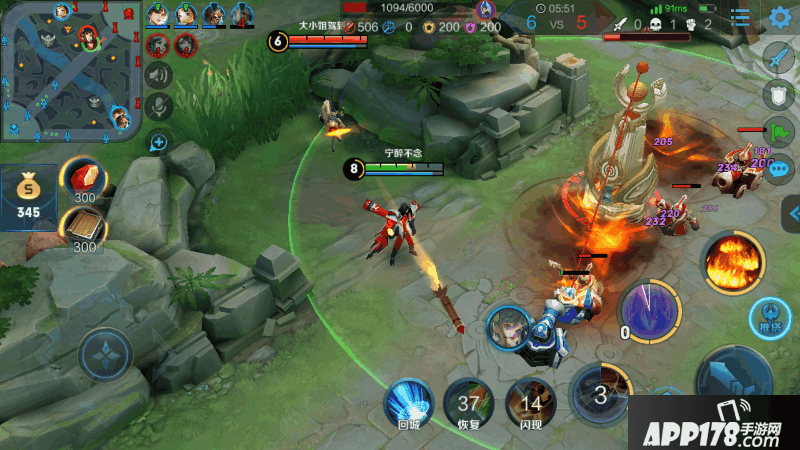800x450 pixels.
Task: Activate the 回城 recall skill
Action: [409, 404]
